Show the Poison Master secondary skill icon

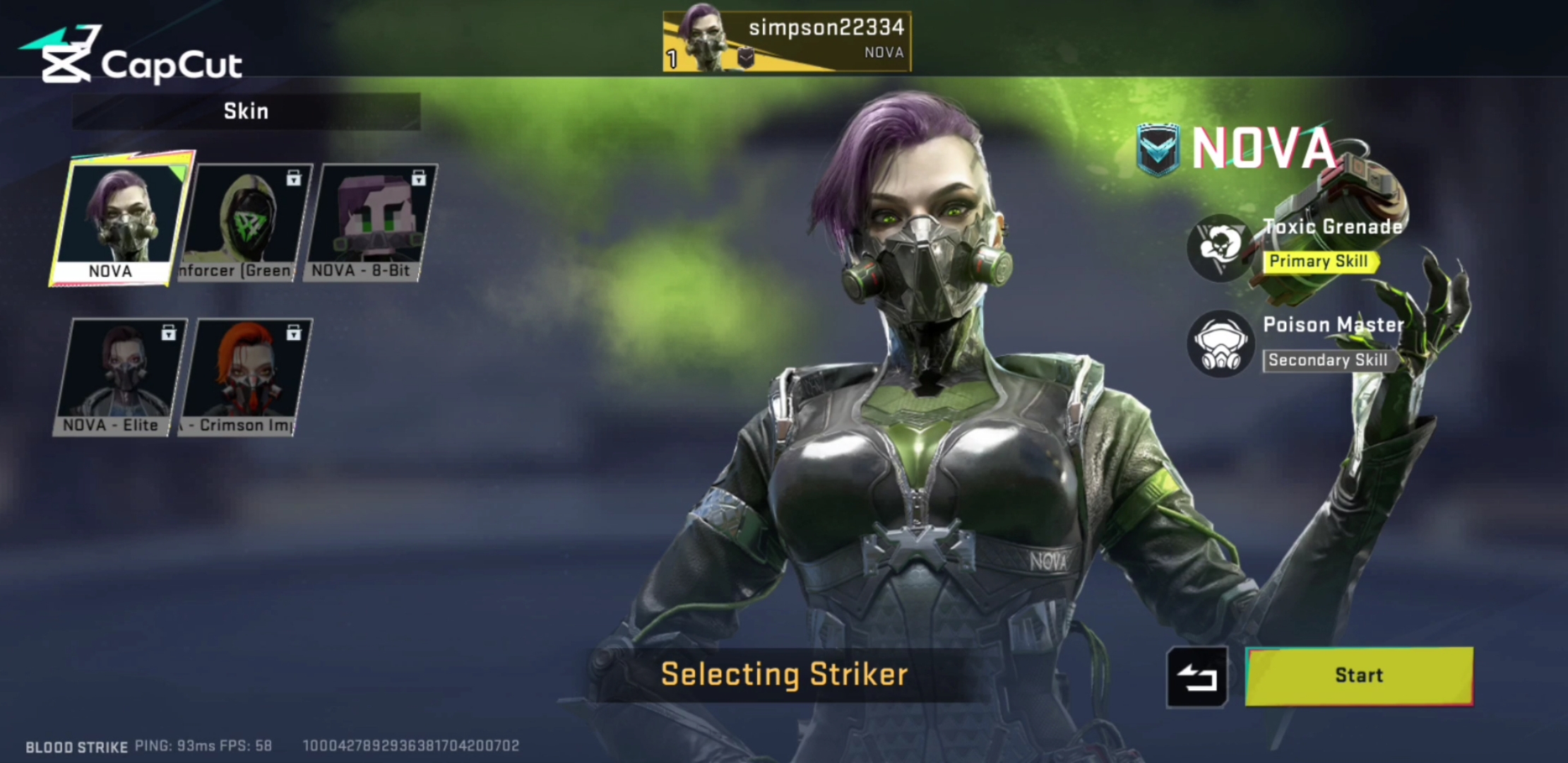tap(1219, 344)
